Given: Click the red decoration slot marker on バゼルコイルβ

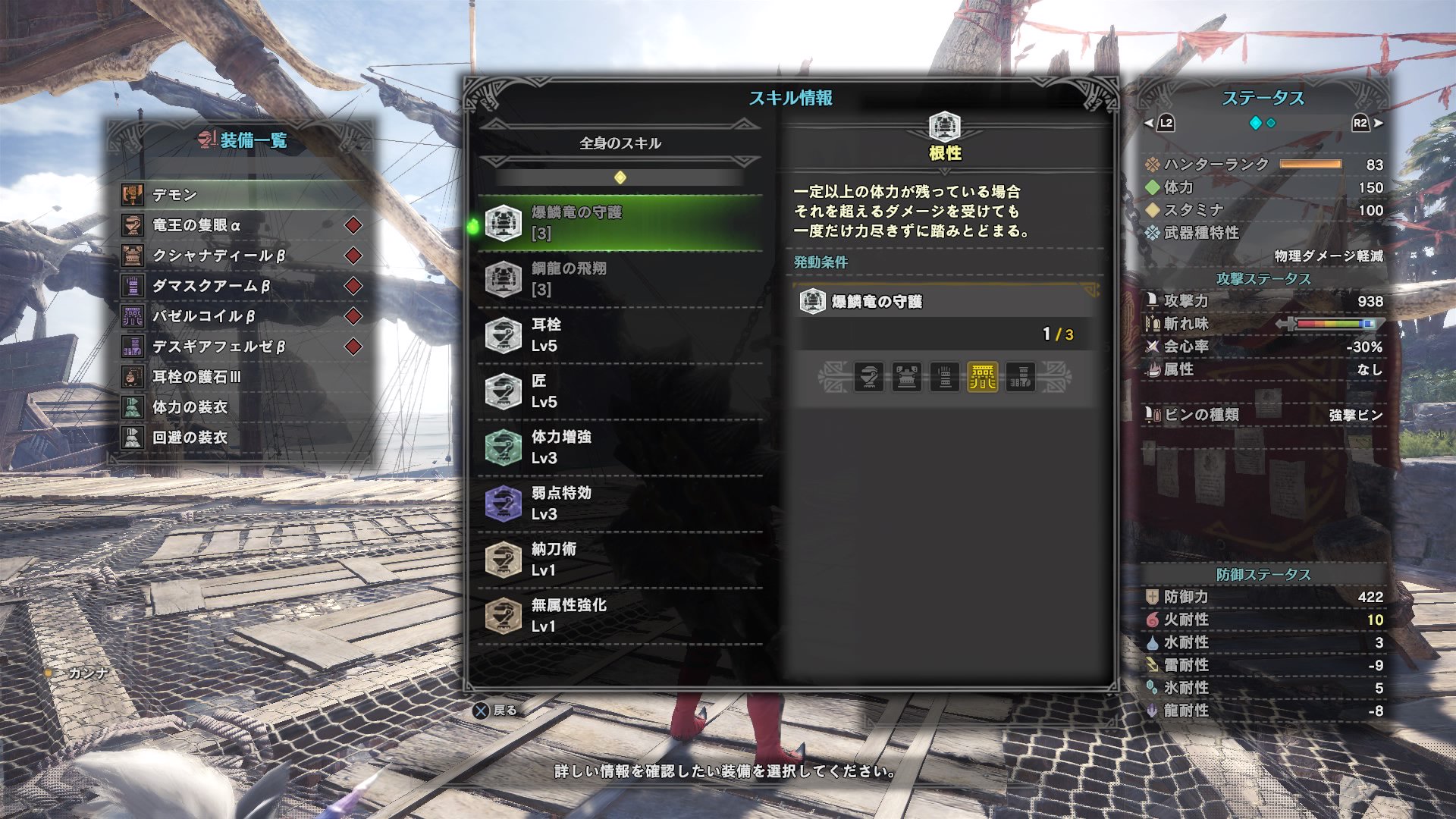Looking at the screenshot, I should 354,317.
